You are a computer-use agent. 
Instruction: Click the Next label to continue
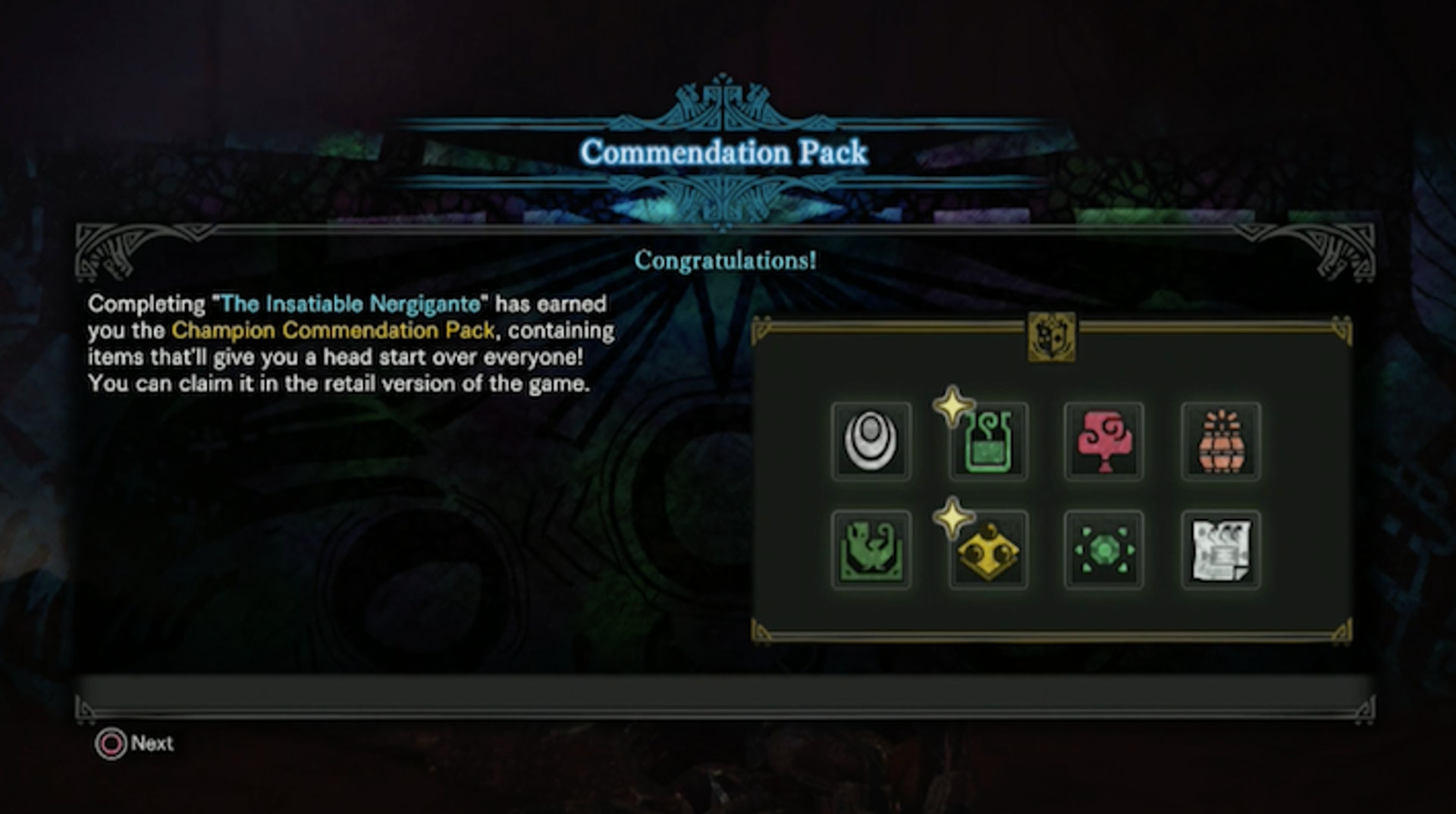click(x=152, y=744)
